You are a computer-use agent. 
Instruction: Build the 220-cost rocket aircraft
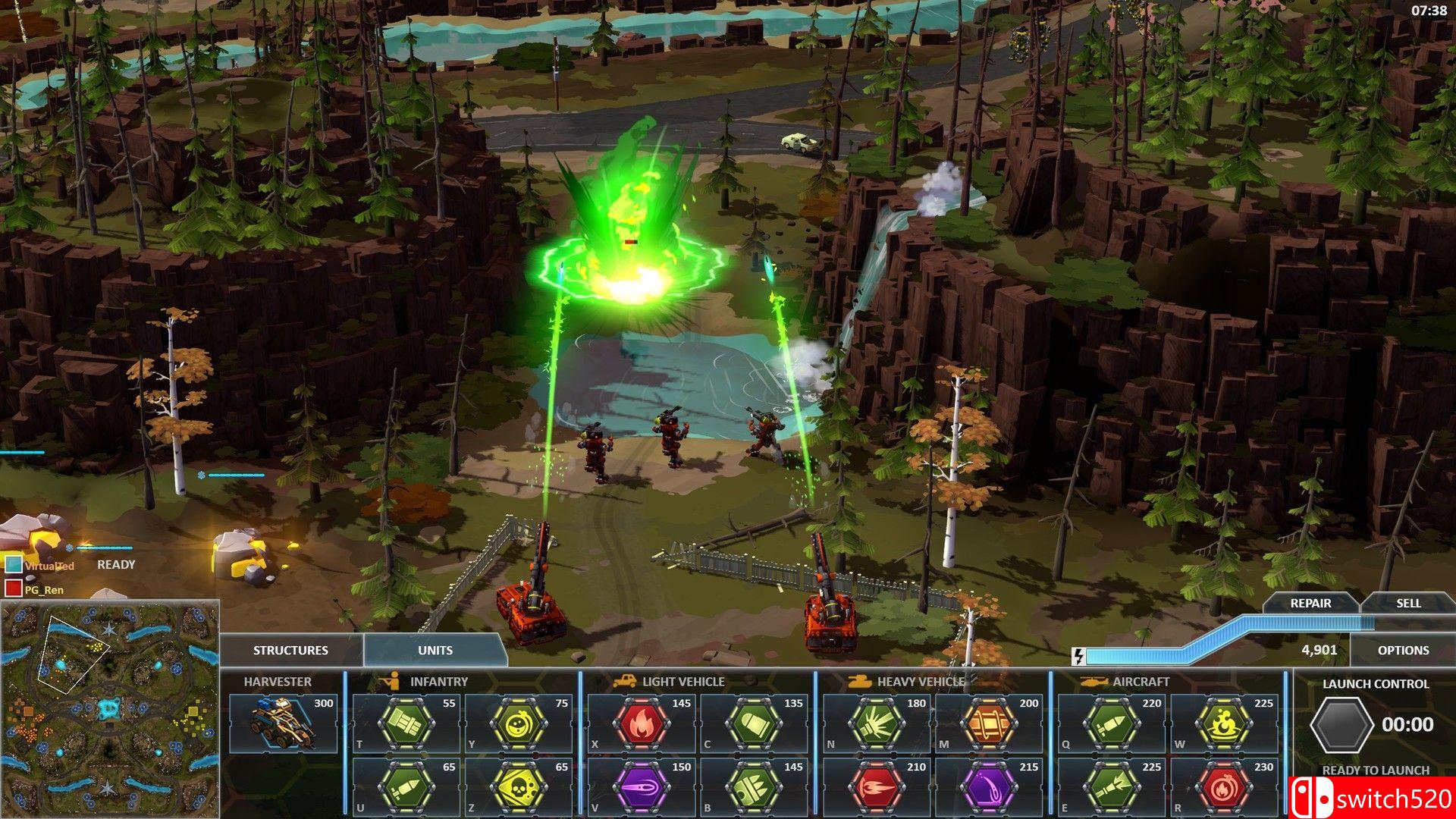(1112, 723)
